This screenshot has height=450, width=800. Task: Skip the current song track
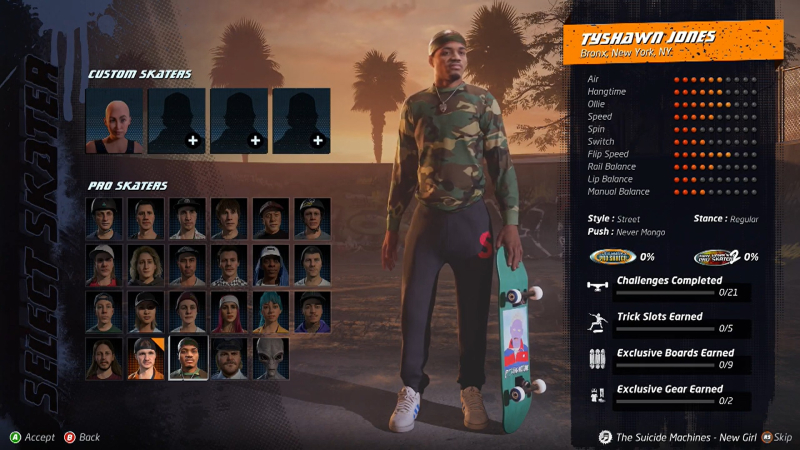[776, 437]
